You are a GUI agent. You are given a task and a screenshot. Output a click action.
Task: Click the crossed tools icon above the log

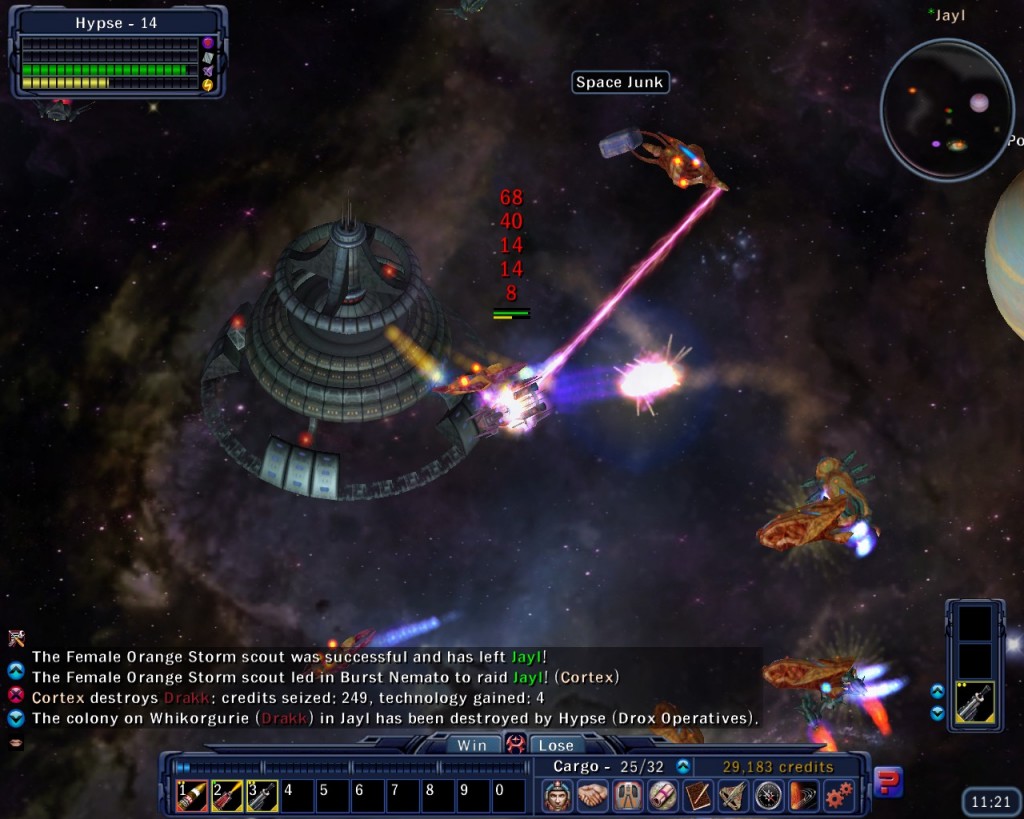point(16,637)
